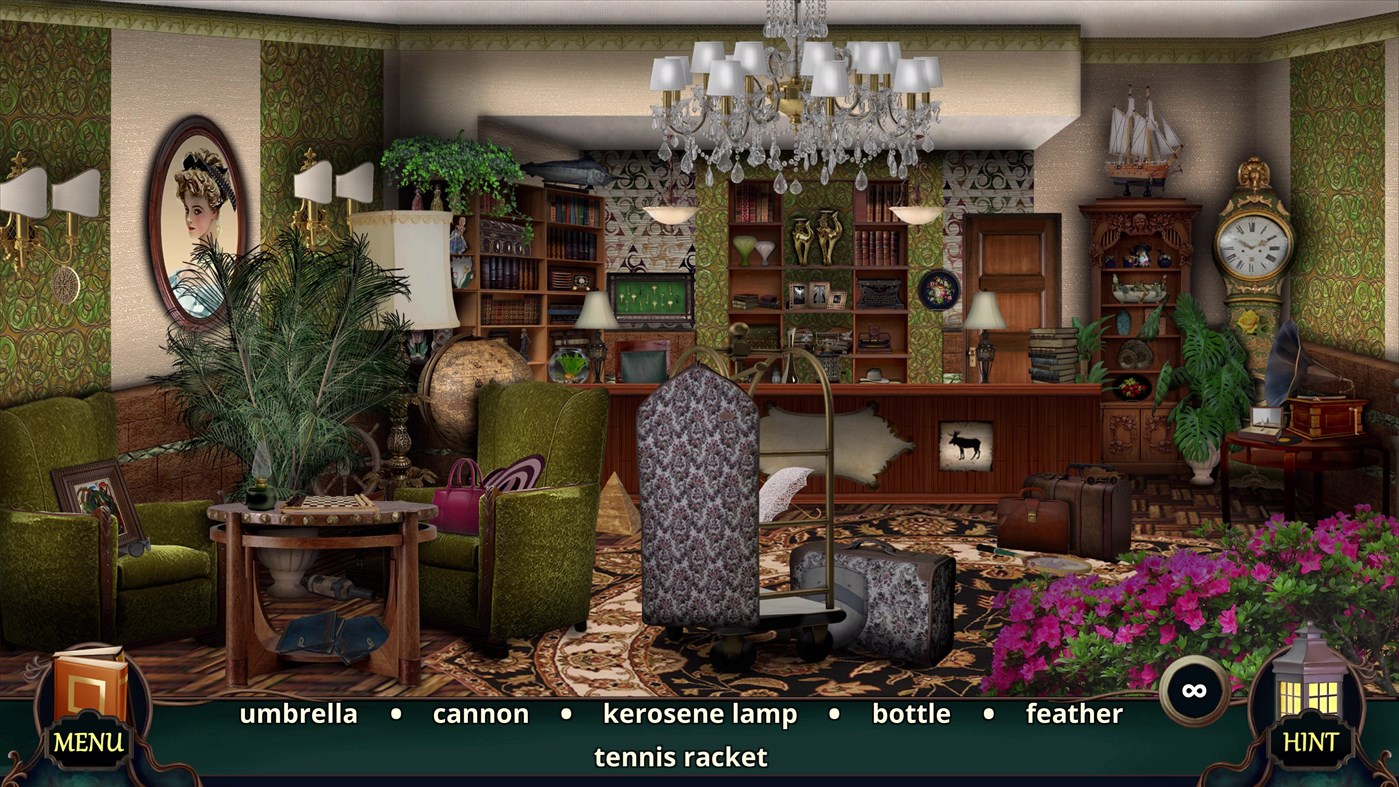Click the oval portrait of the woman
The width and height of the screenshot is (1399, 787).
pyautogui.click(x=200, y=225)
